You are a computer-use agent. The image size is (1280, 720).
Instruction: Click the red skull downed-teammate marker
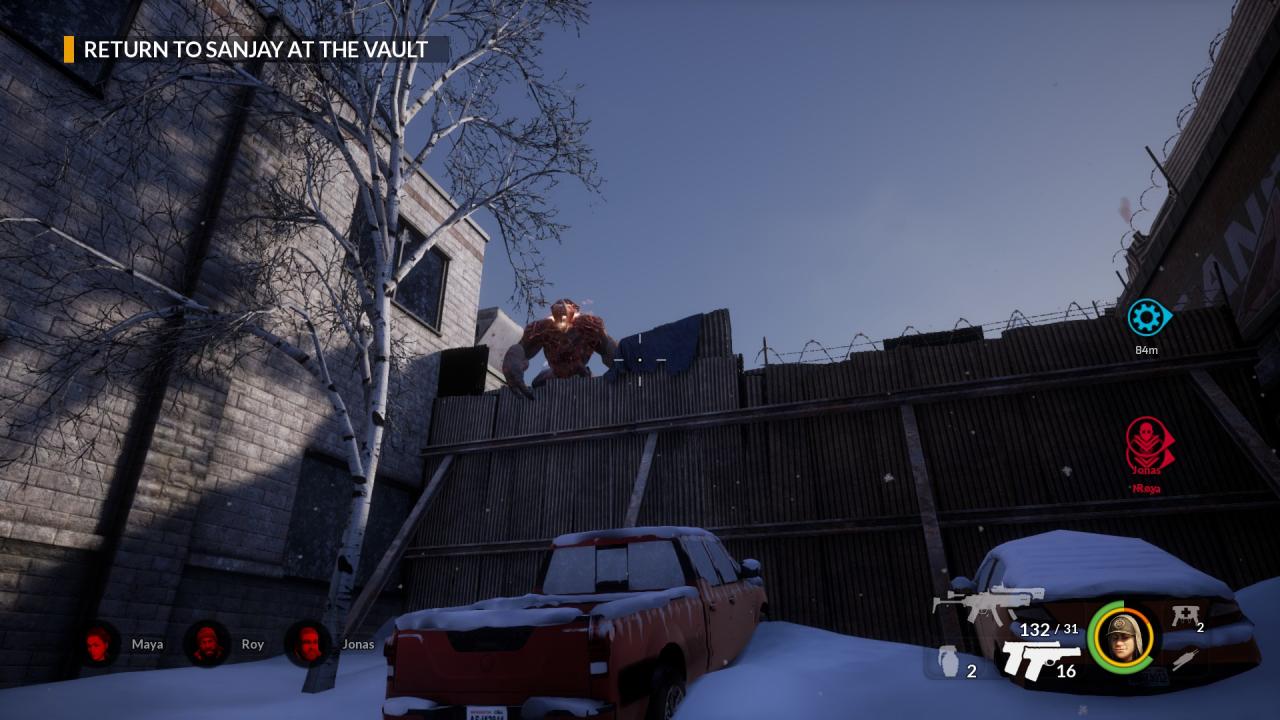coord(1146,443)
